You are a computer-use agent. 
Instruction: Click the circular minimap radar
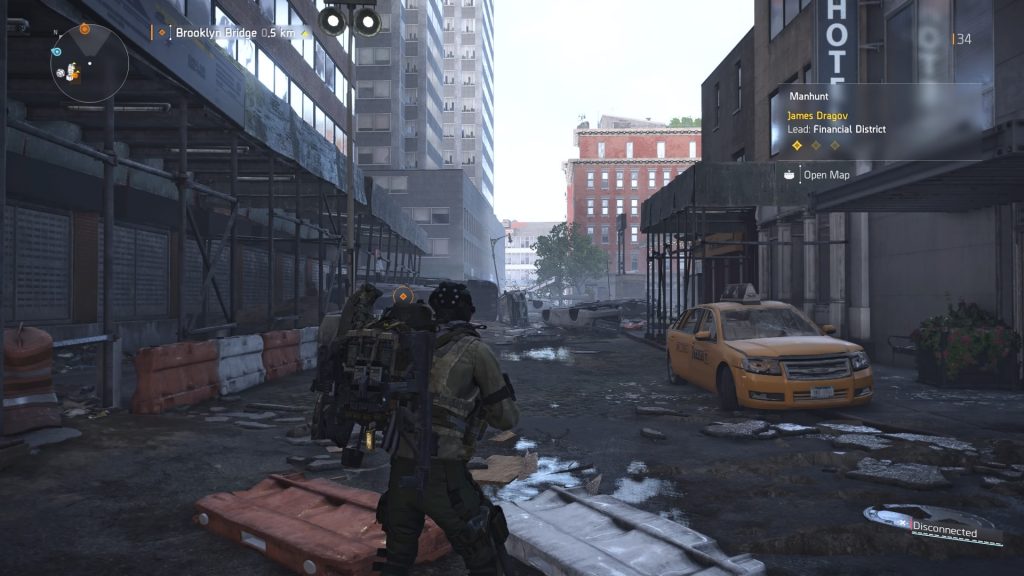pos(89,62)
